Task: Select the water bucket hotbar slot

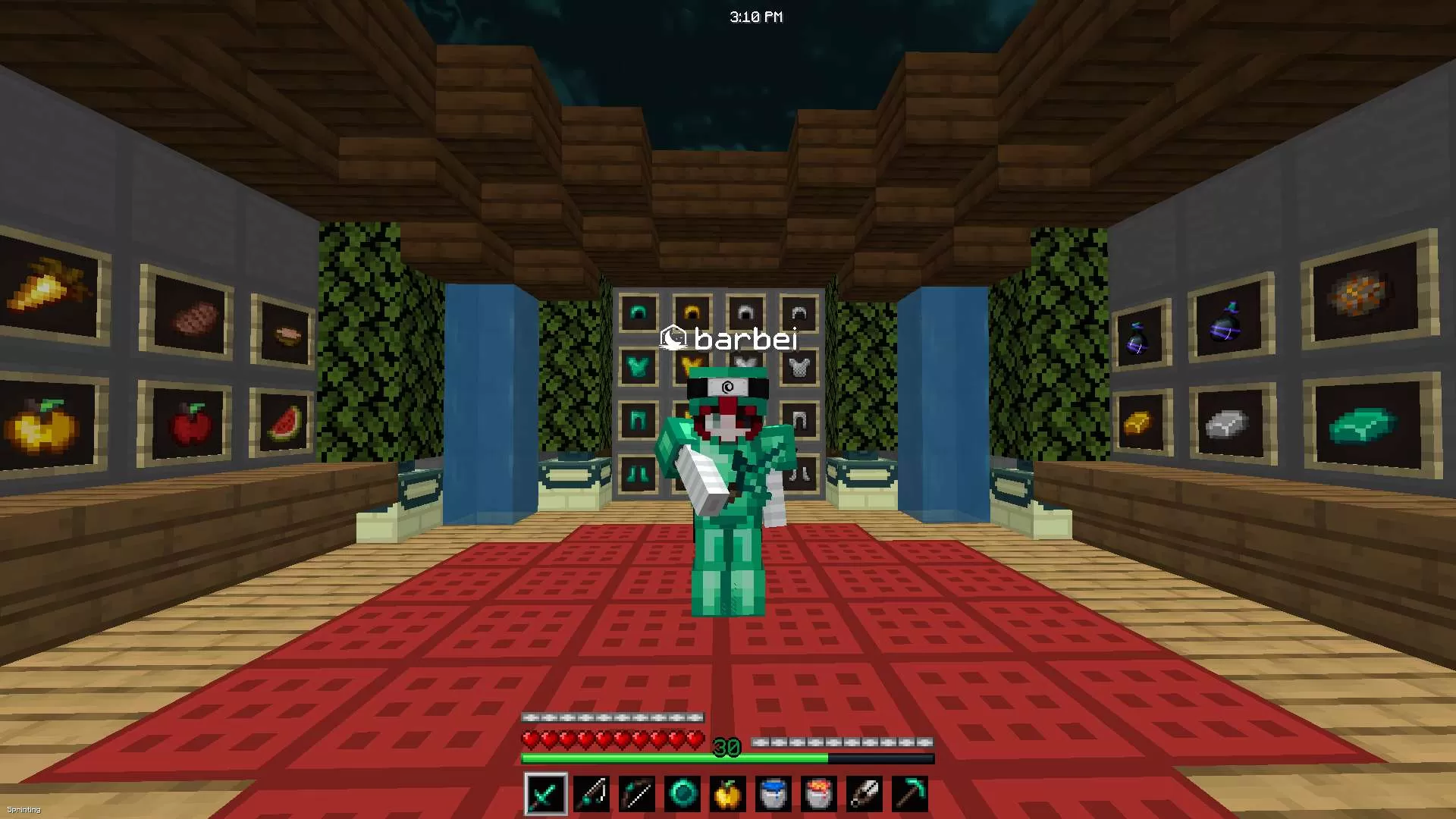Action: pyautogui.click(x=772, y=792)
